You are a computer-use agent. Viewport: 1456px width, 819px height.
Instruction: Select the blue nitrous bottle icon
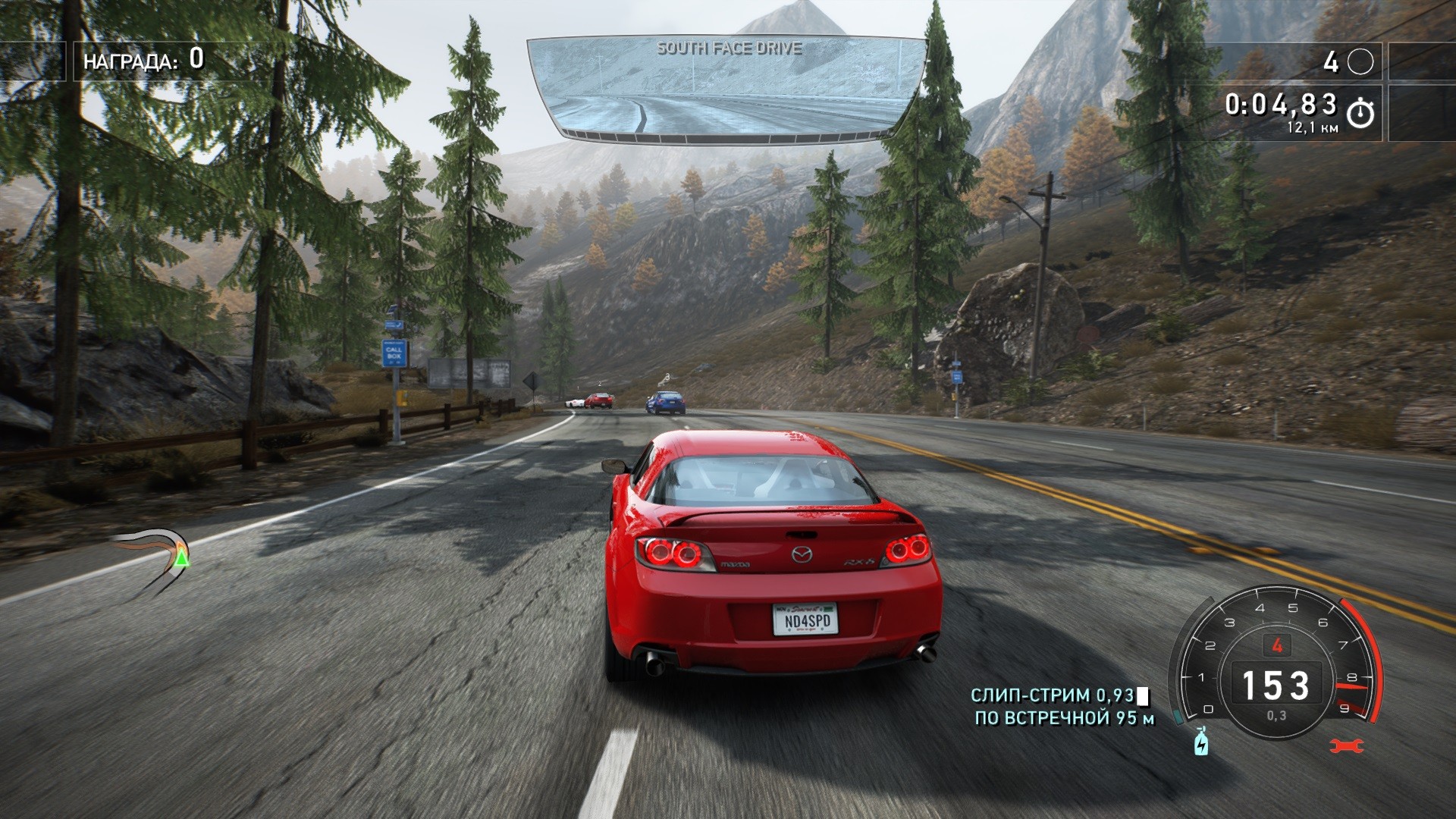[1201, 742]
